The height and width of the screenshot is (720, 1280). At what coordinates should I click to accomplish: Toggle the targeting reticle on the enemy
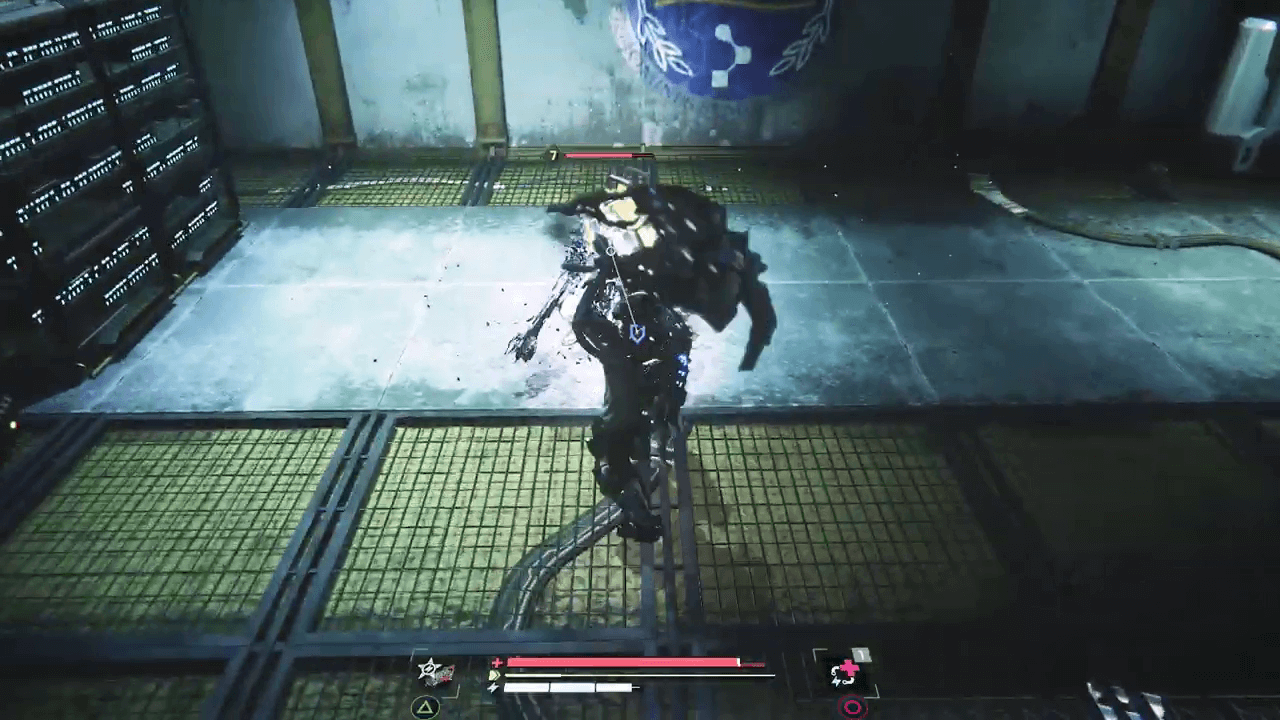(611, 251)
